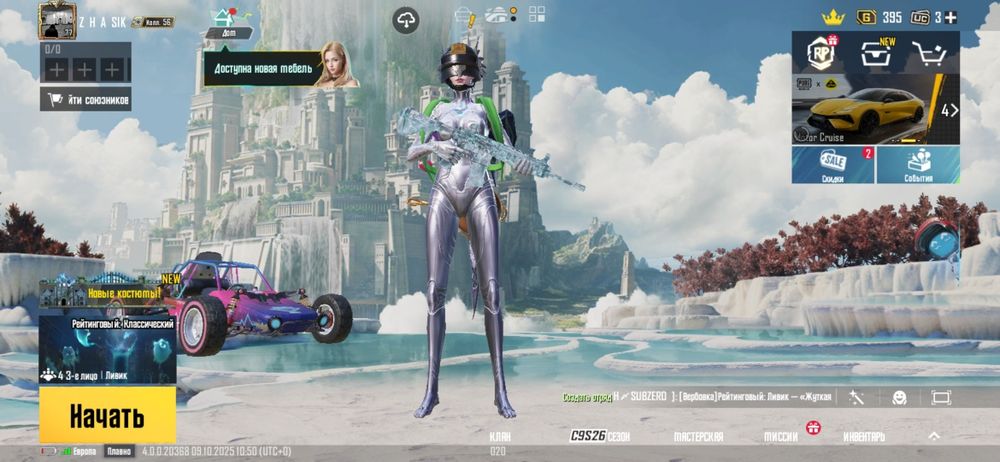Open the Клан tab in bottom bar
1000x462 pixels.
(x=500, y=440)
